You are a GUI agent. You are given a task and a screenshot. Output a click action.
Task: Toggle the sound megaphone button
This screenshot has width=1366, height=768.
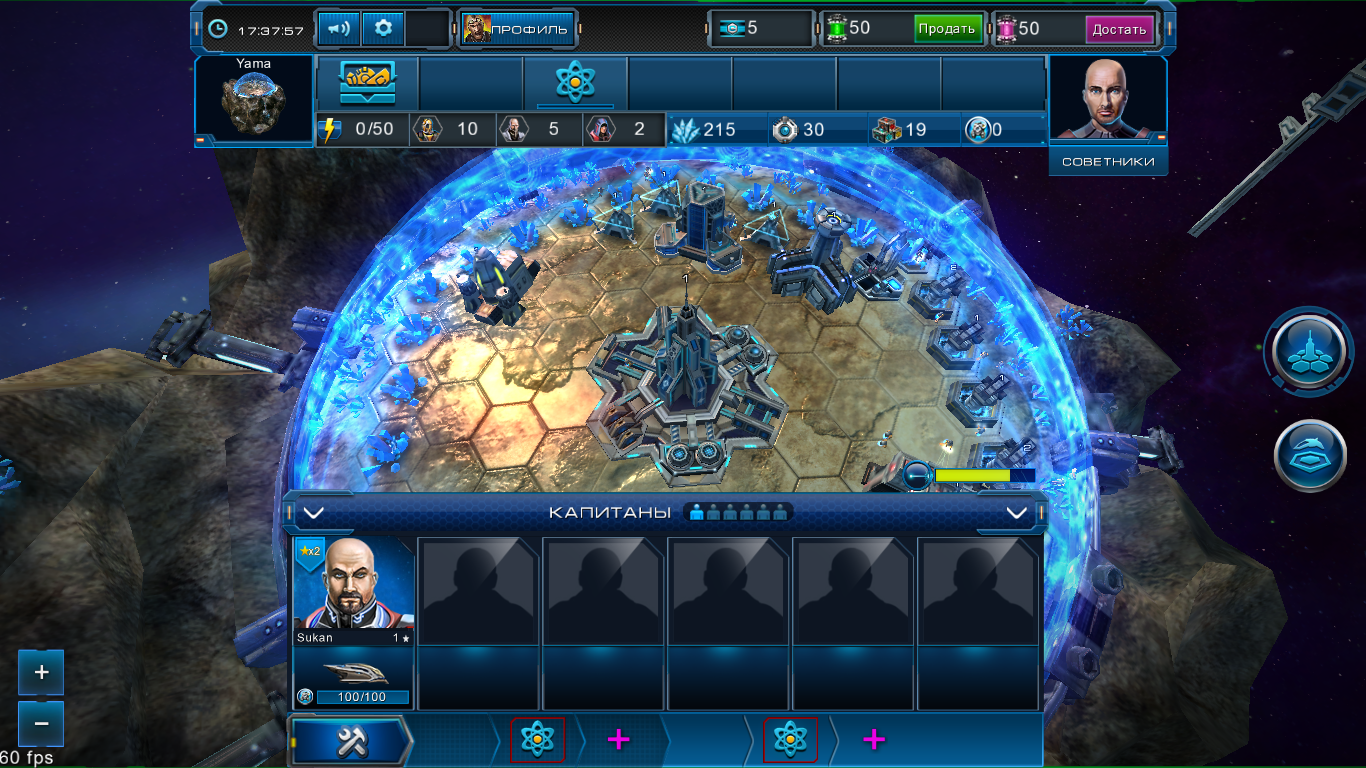point(339,29)
